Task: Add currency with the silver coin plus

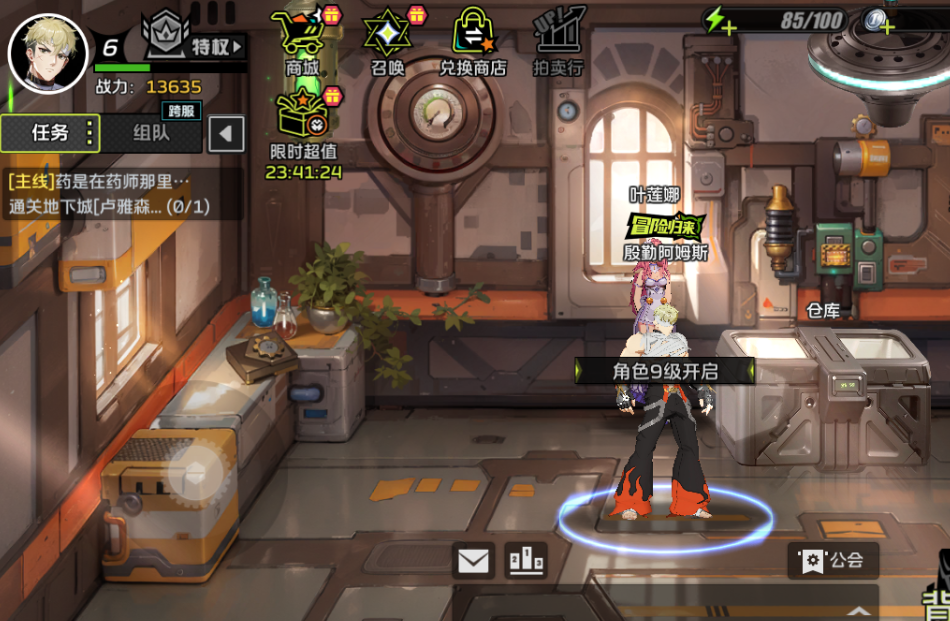Action: [878, 20]
